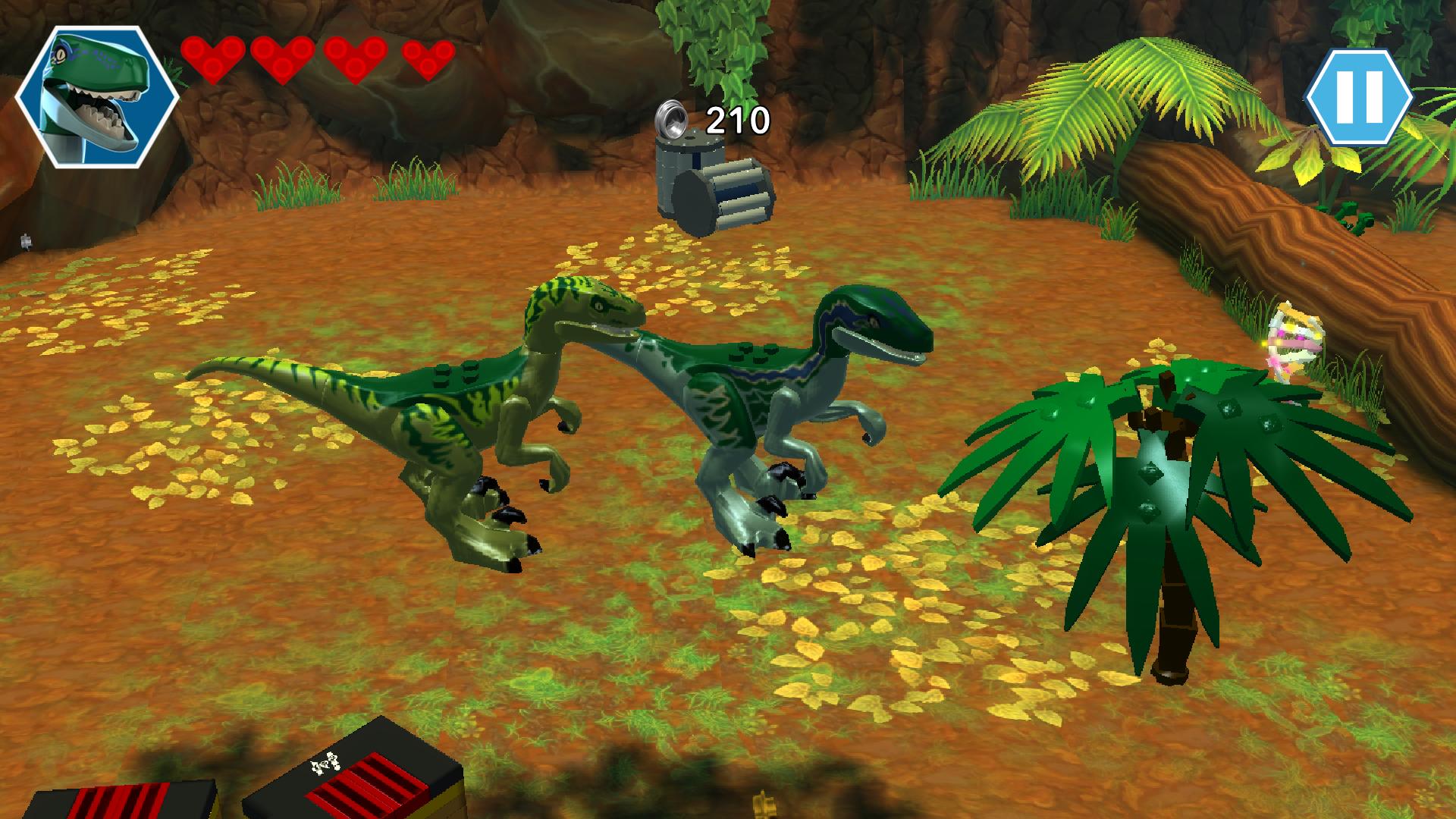1456x819 pixels.
Task: Tap the silver stud counter icon
Action: [x=670, y=118]
